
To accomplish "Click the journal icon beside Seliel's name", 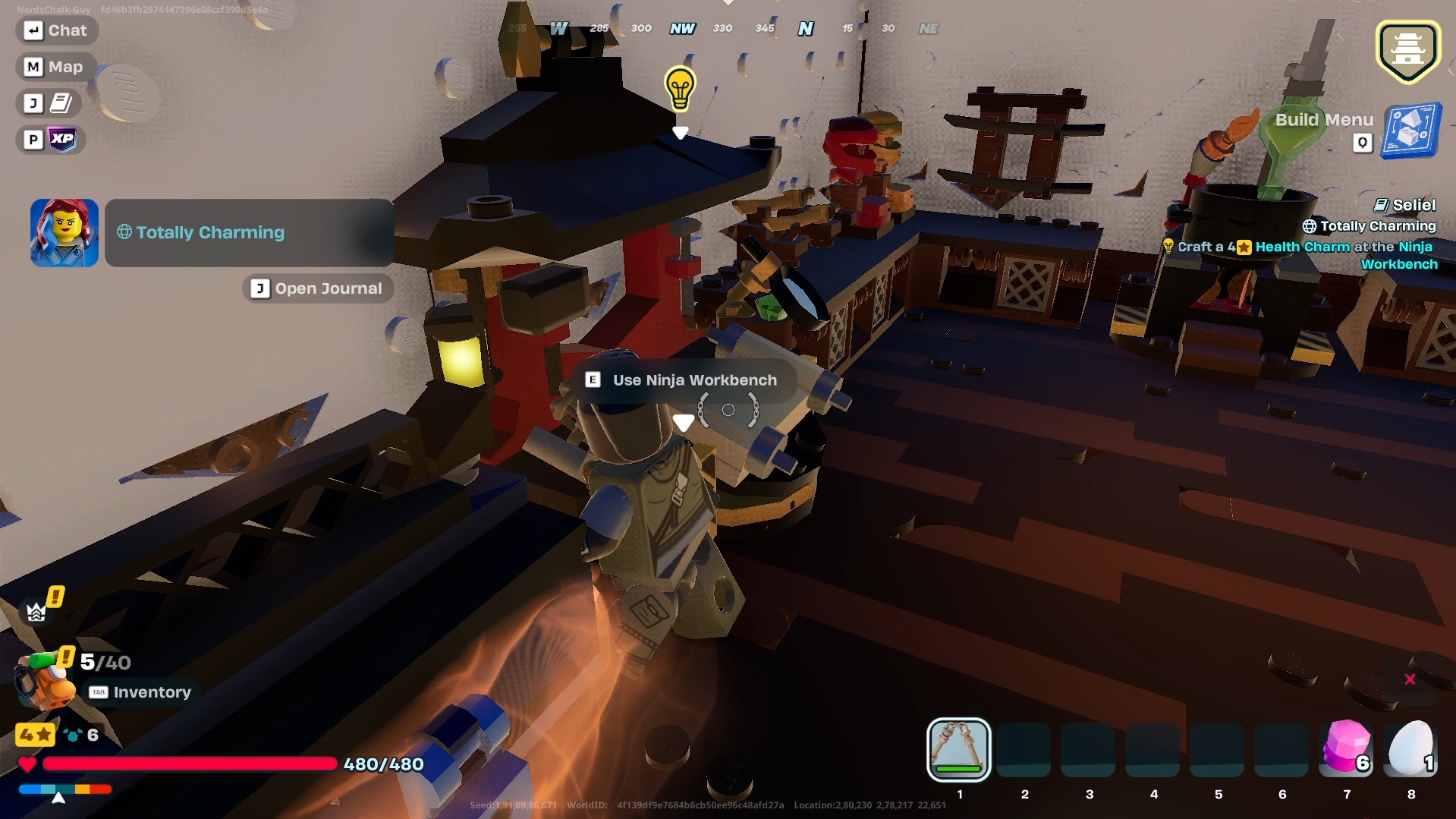I will 1381,203.
